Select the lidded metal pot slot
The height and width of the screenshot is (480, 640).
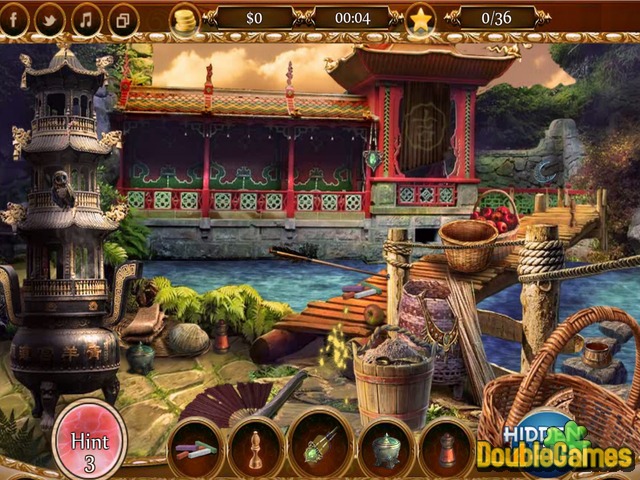[384, 448]
